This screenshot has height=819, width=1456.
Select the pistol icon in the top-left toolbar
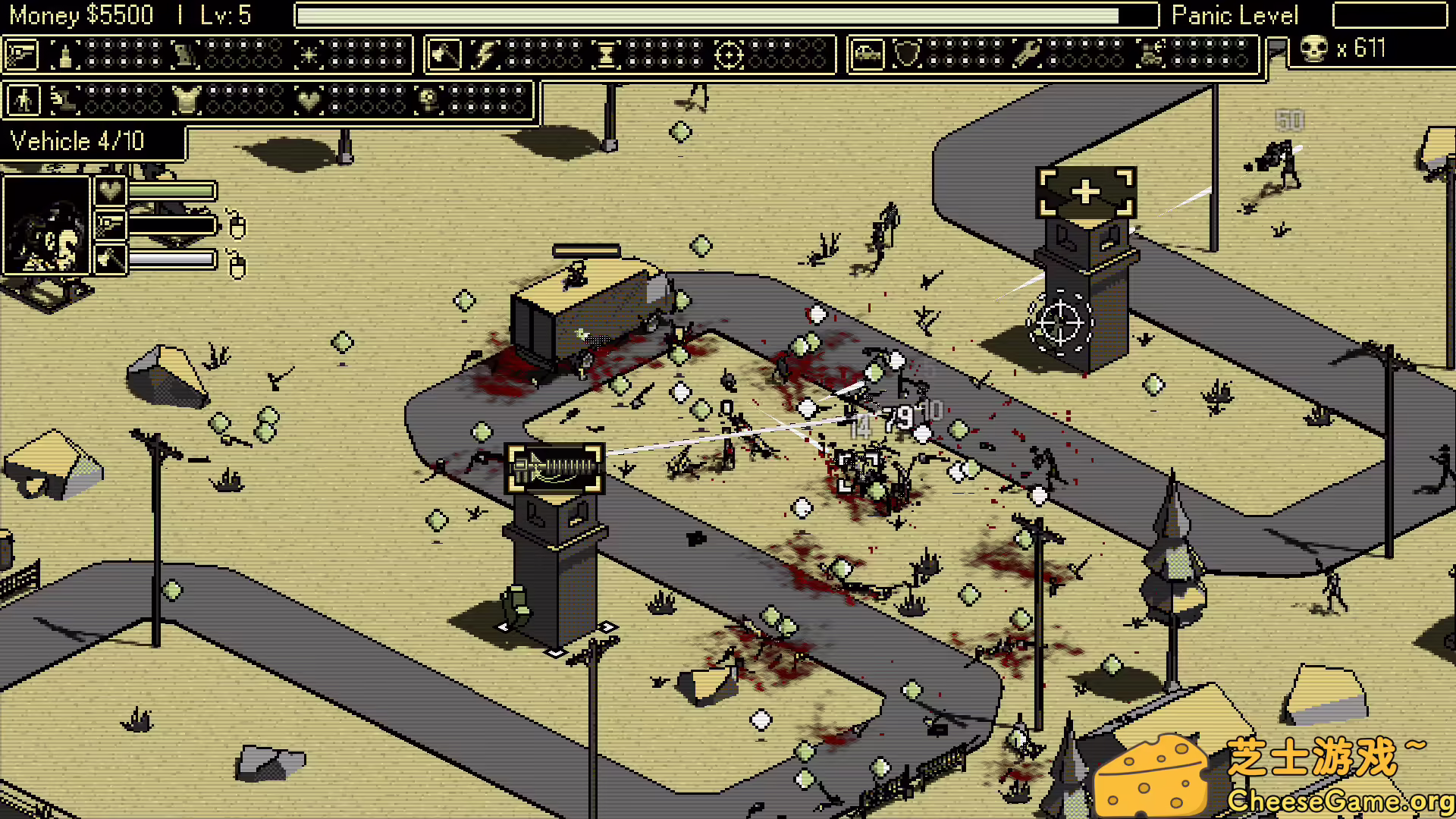(x=20, y=53)
